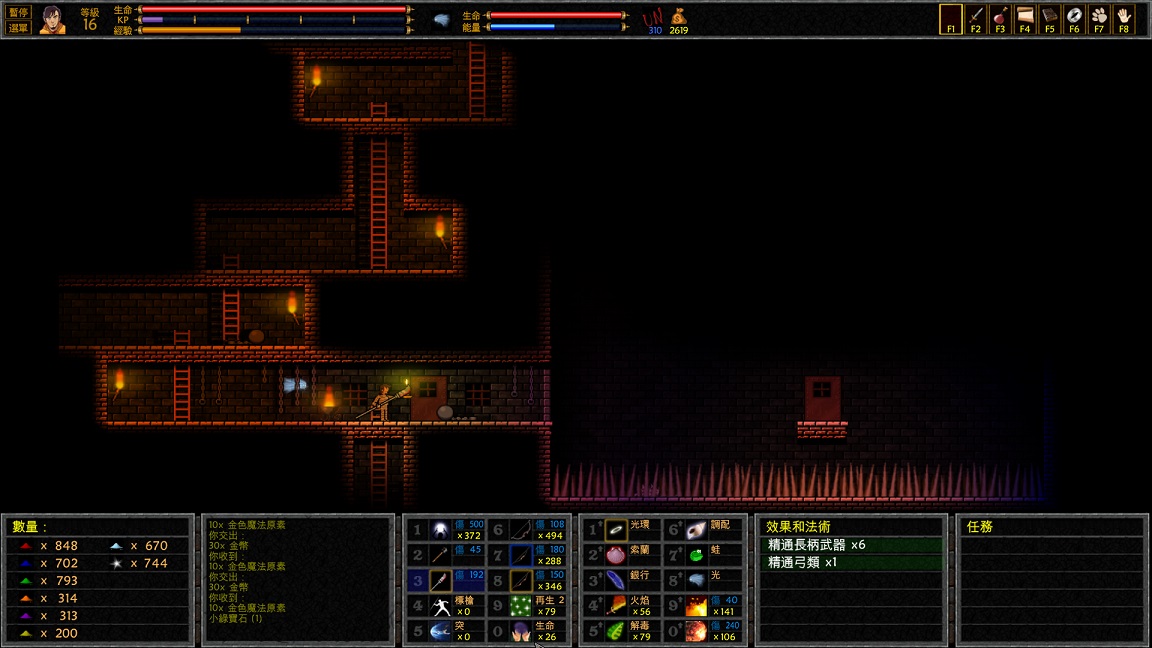The image size is (1152, 648).
Task: Use the 解毒 antidote leaf
Action: tap(616, 631)
